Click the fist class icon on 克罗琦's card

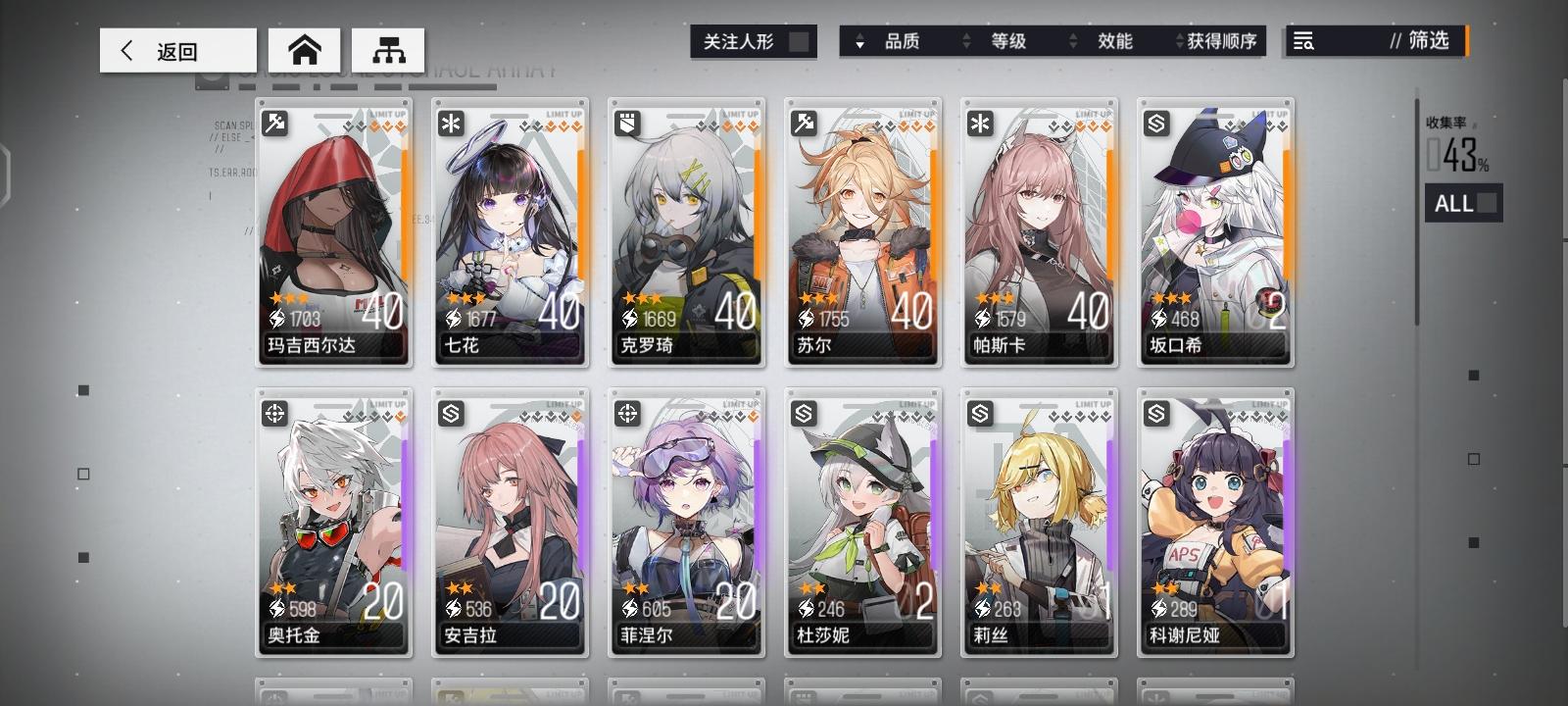pyautogui.click(x=628, y=122)
